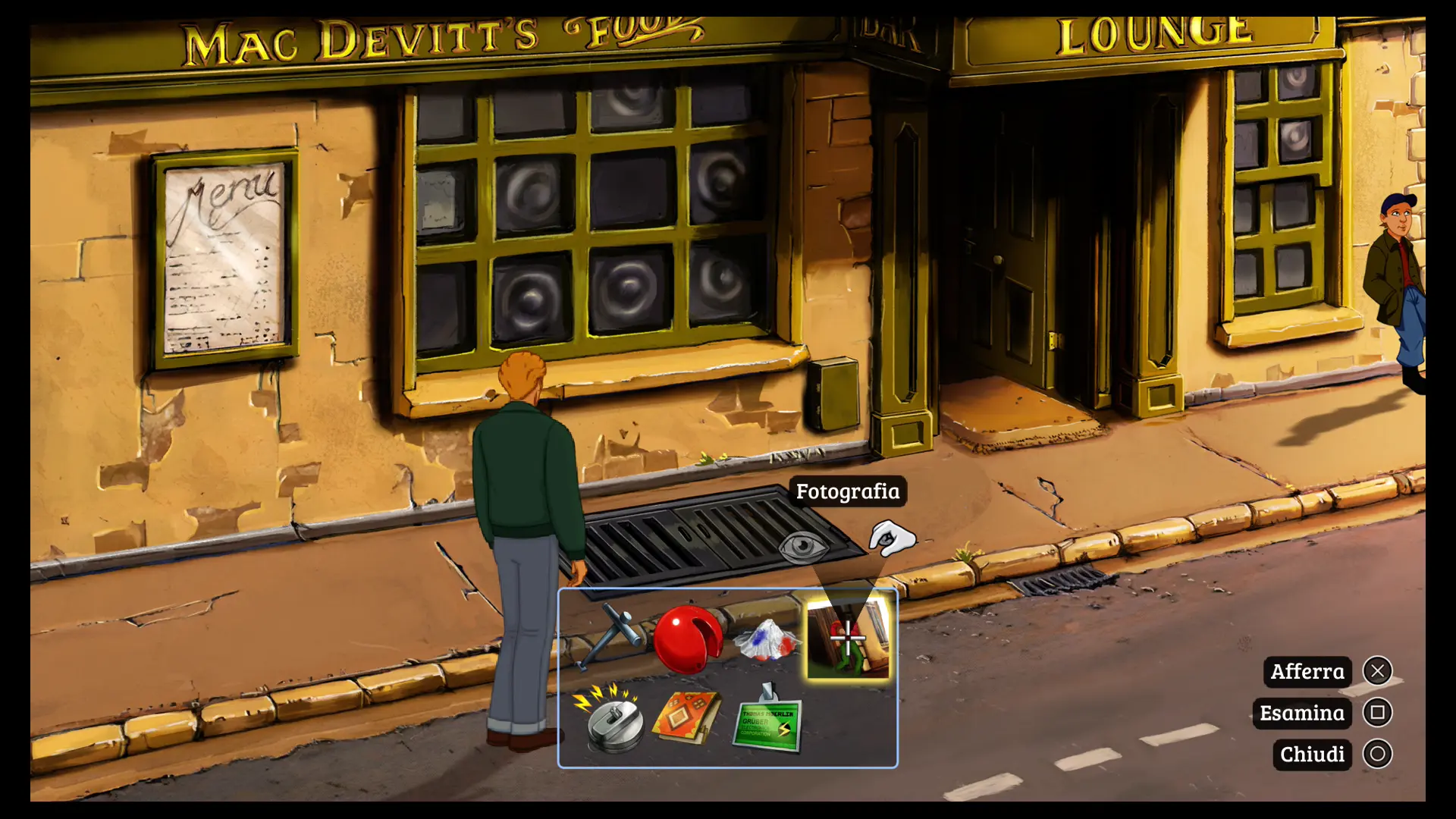This screenshot has height=819, width=1456.
Task: Choose the orange matchbook item
Action: [687, 718]
